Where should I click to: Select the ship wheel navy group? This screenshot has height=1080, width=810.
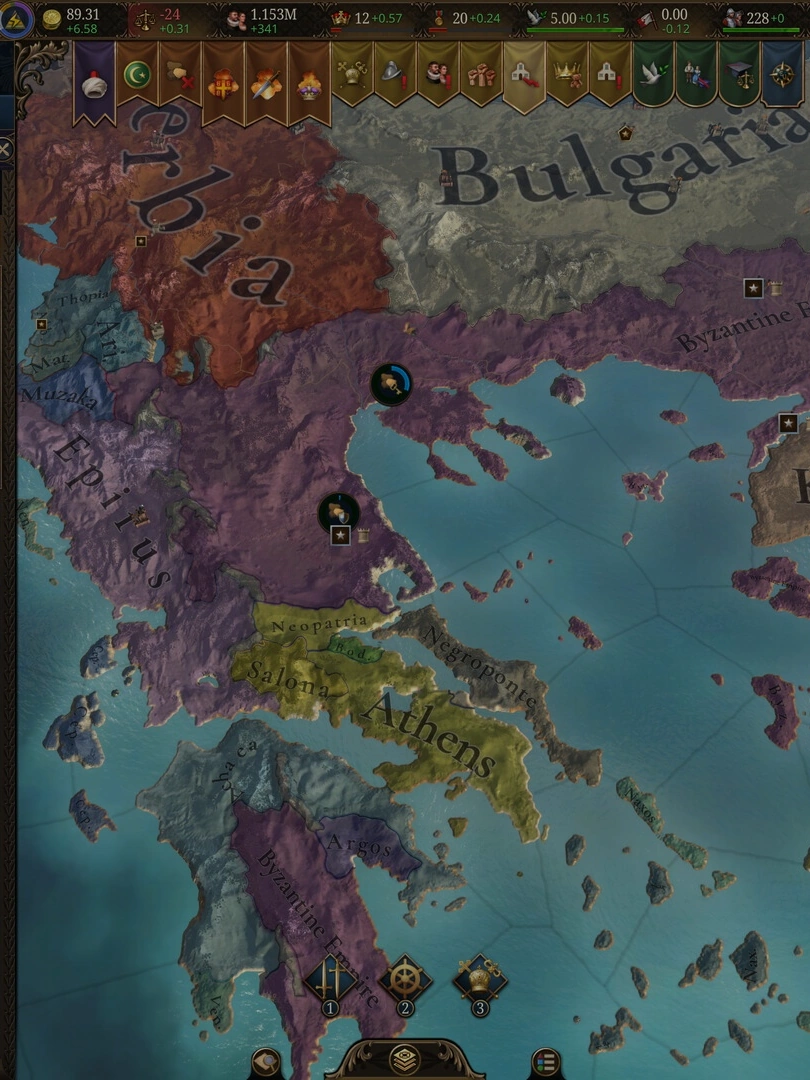405,980
